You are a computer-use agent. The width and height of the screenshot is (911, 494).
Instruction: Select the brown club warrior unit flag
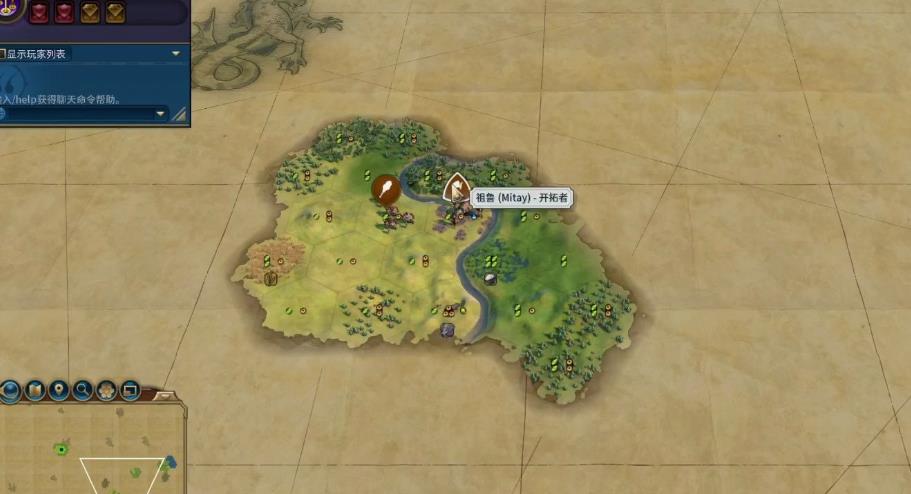coord(385,187)
